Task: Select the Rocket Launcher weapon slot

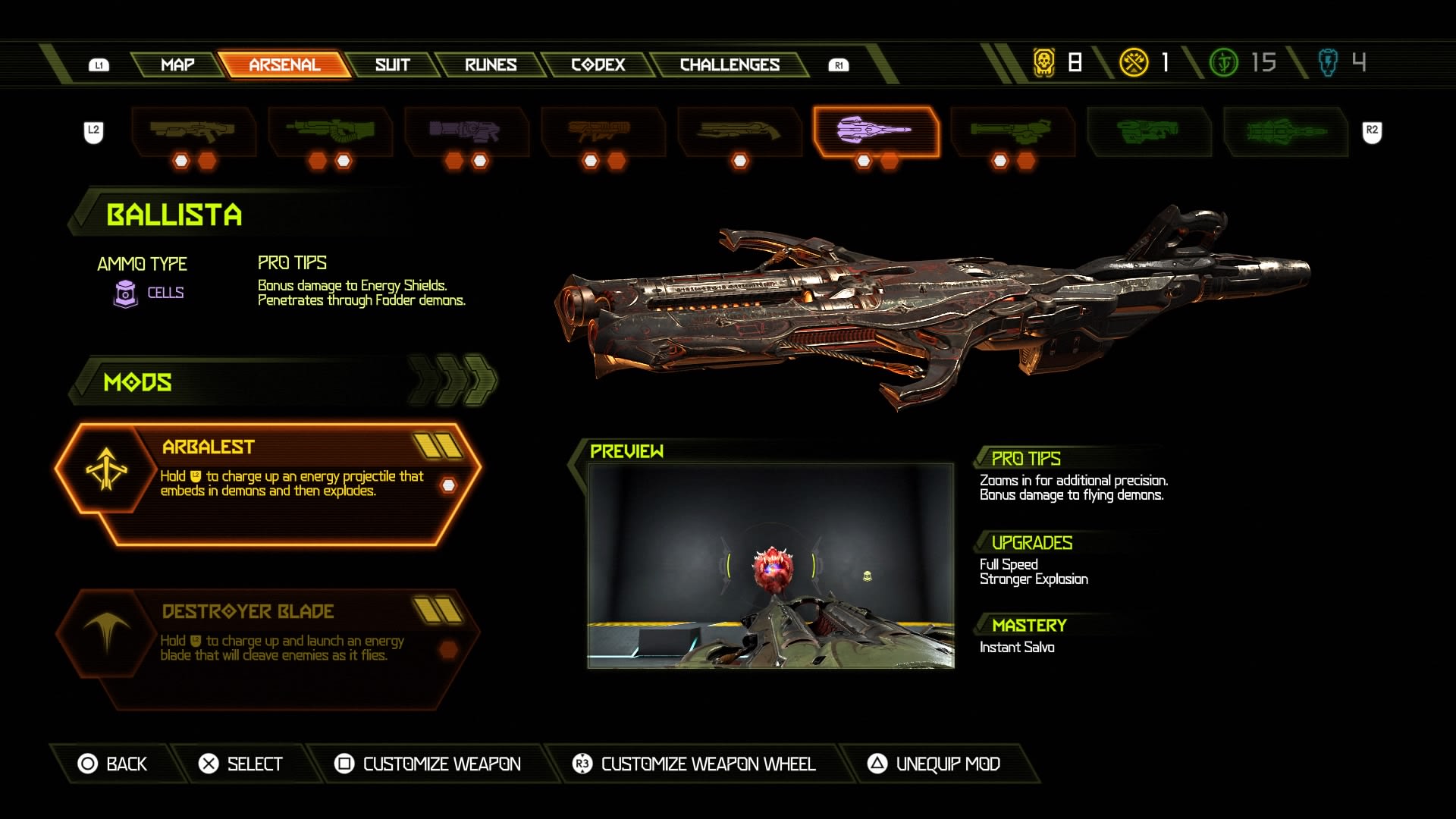Action: tap(602, 131)
